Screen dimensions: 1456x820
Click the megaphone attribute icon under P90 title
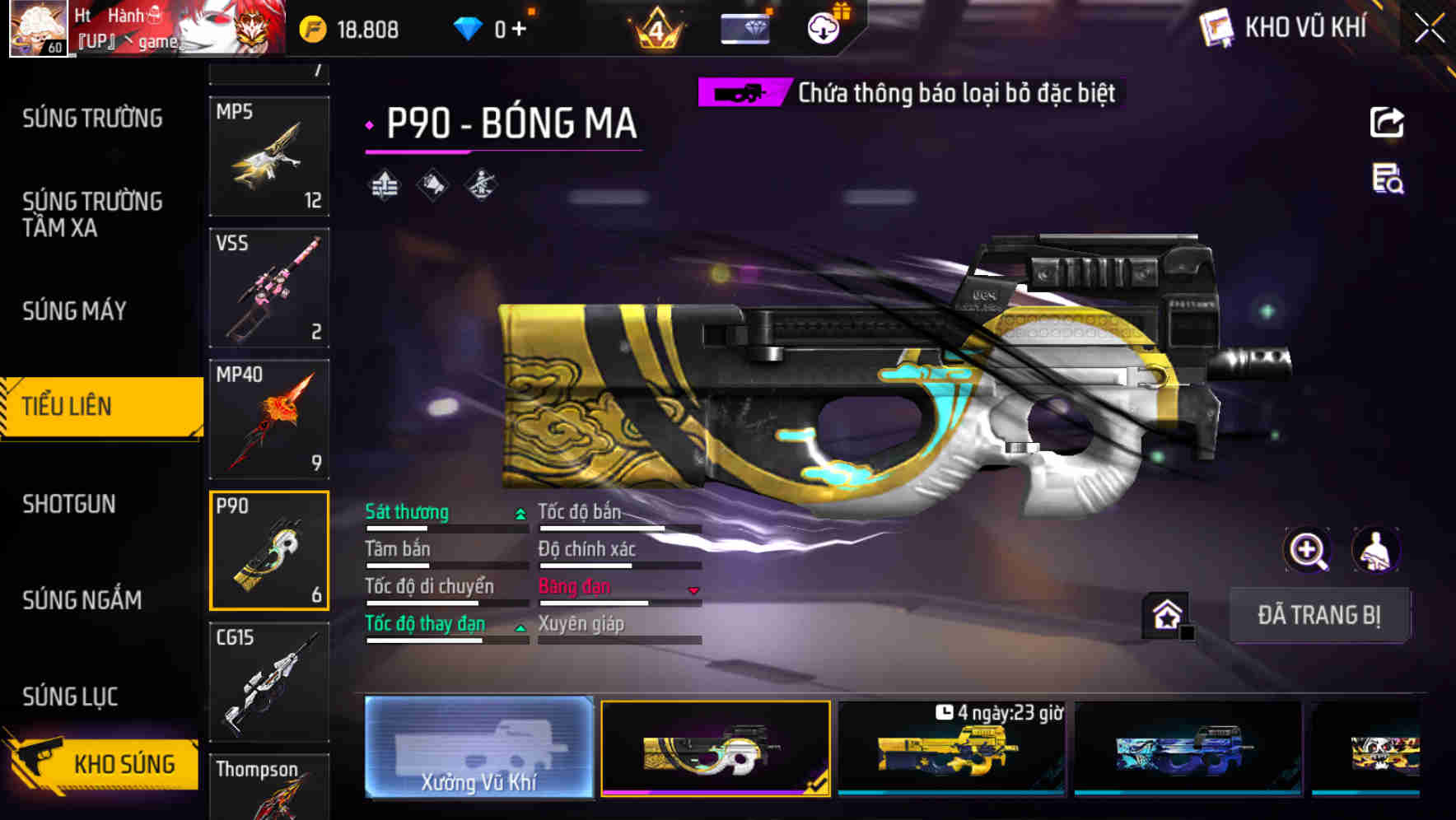(x=432, y=184)
